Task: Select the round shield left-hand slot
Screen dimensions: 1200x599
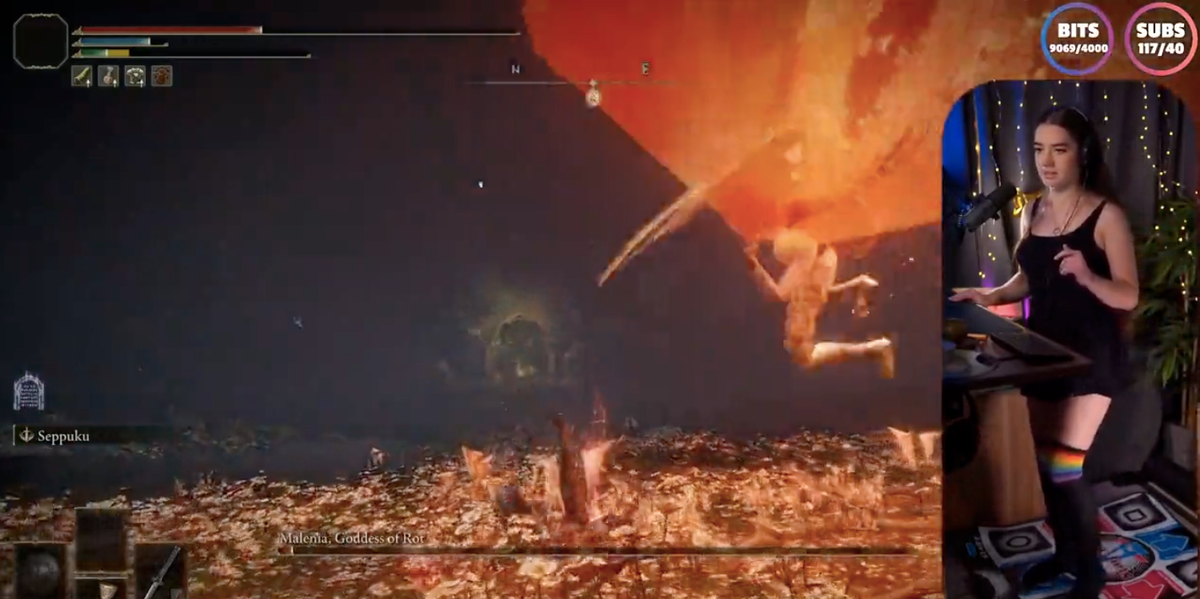Action: tap(41, 571)
